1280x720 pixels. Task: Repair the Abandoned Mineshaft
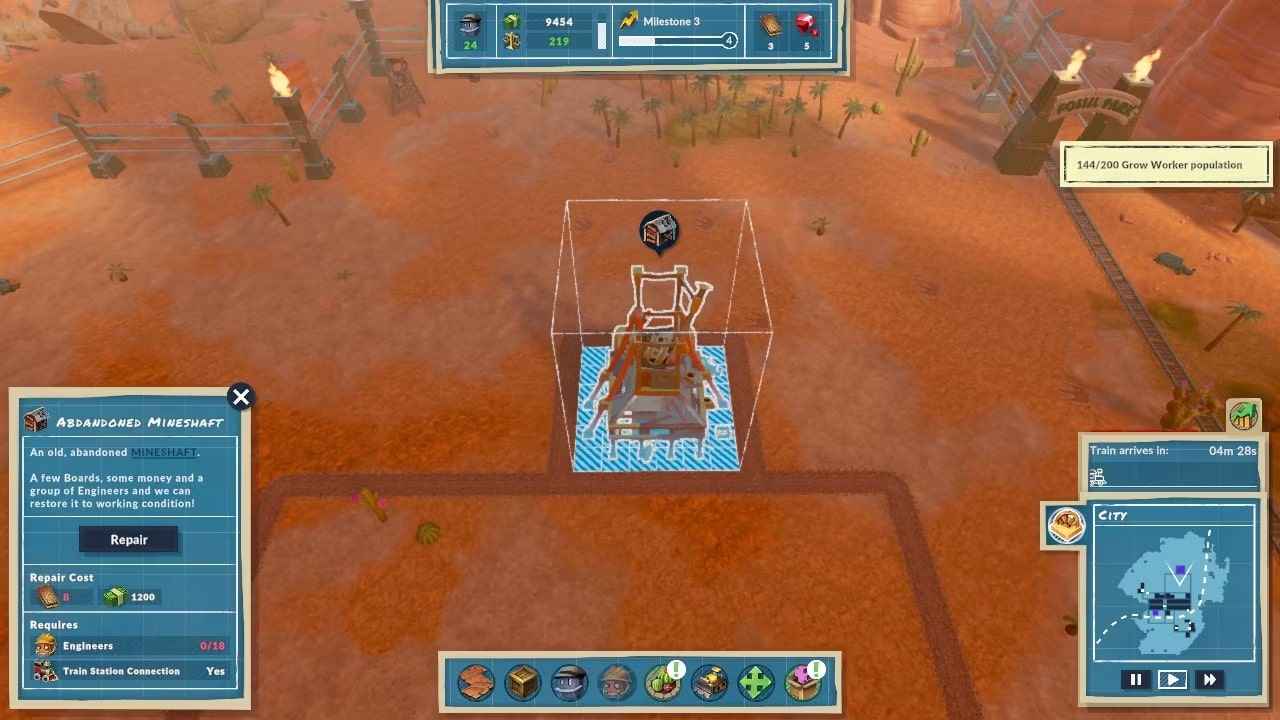click(129, 540)
